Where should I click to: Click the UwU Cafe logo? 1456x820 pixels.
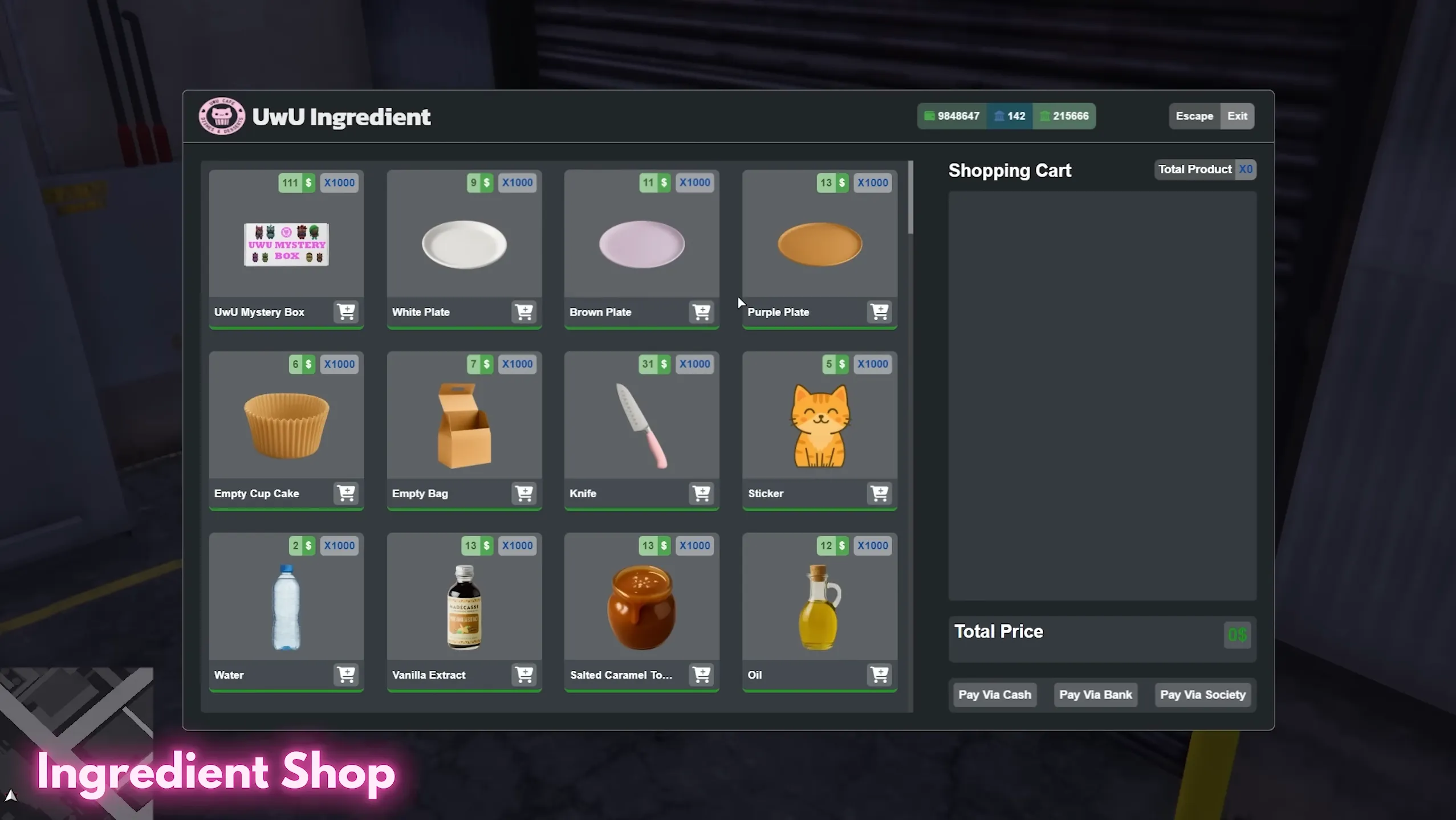(x=222, y=116)
